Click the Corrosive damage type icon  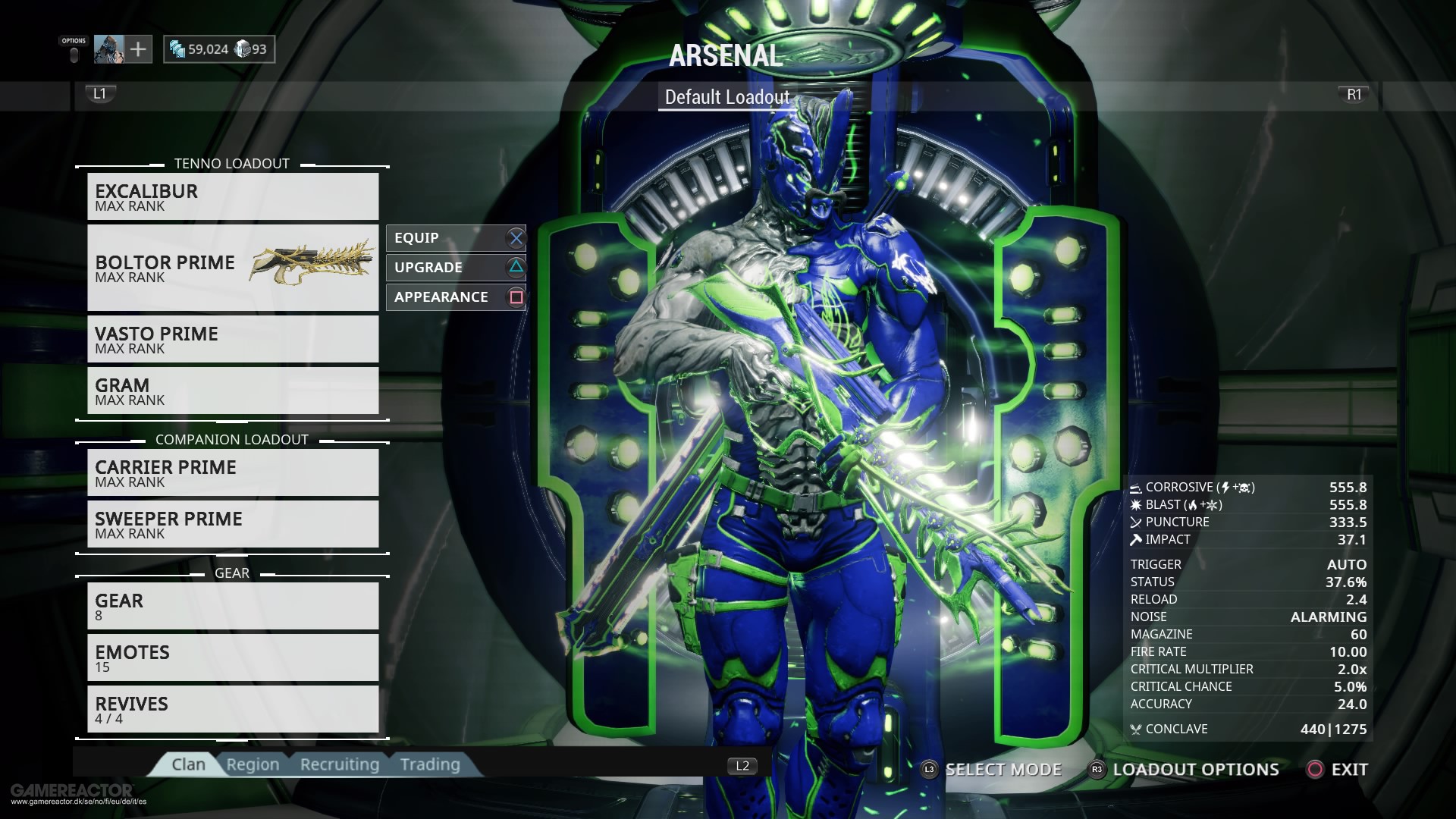pyautogui.click(x=1134, y=487)
